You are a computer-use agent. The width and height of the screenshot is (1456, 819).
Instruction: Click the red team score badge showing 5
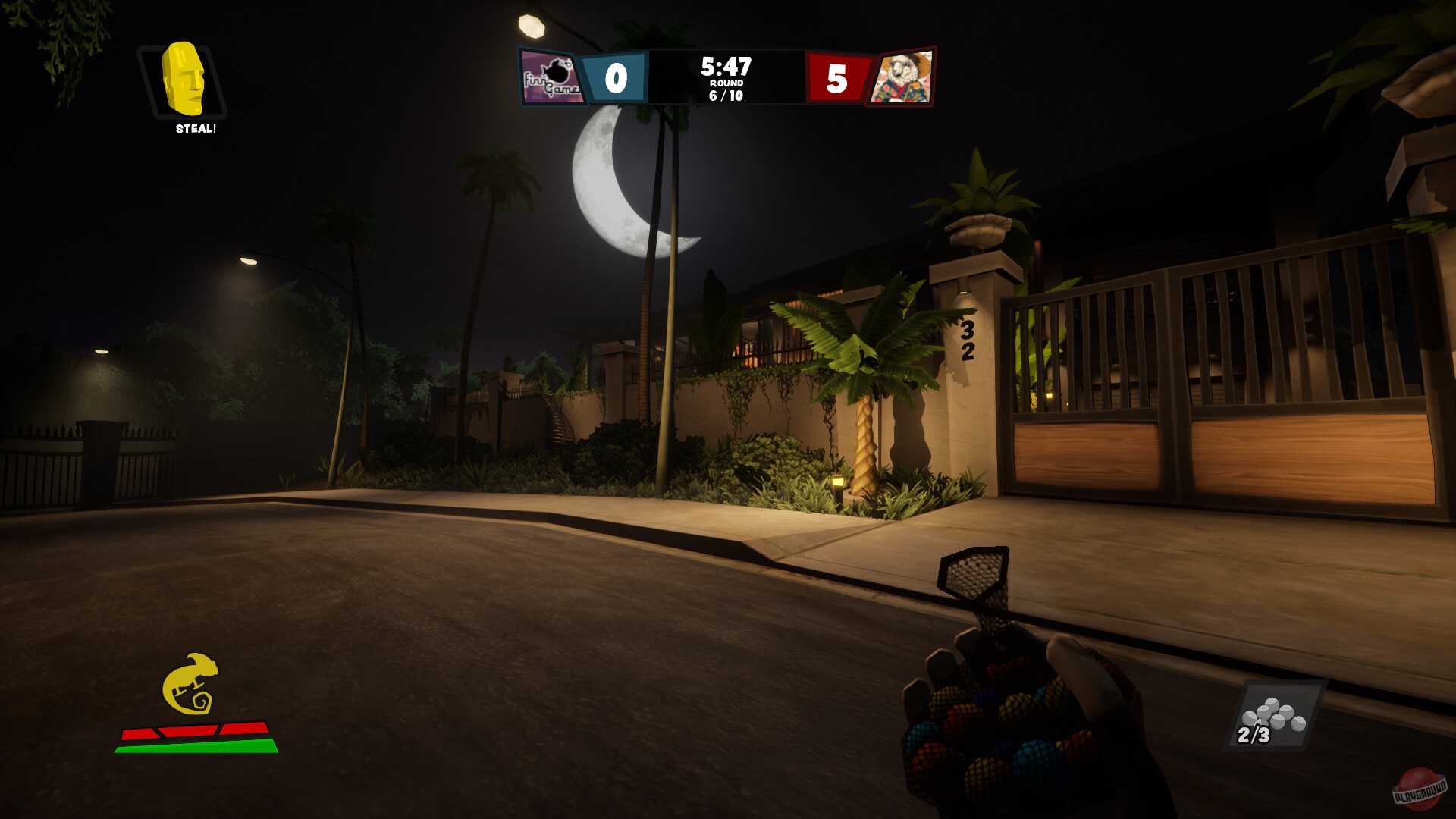tap(836, 78)
